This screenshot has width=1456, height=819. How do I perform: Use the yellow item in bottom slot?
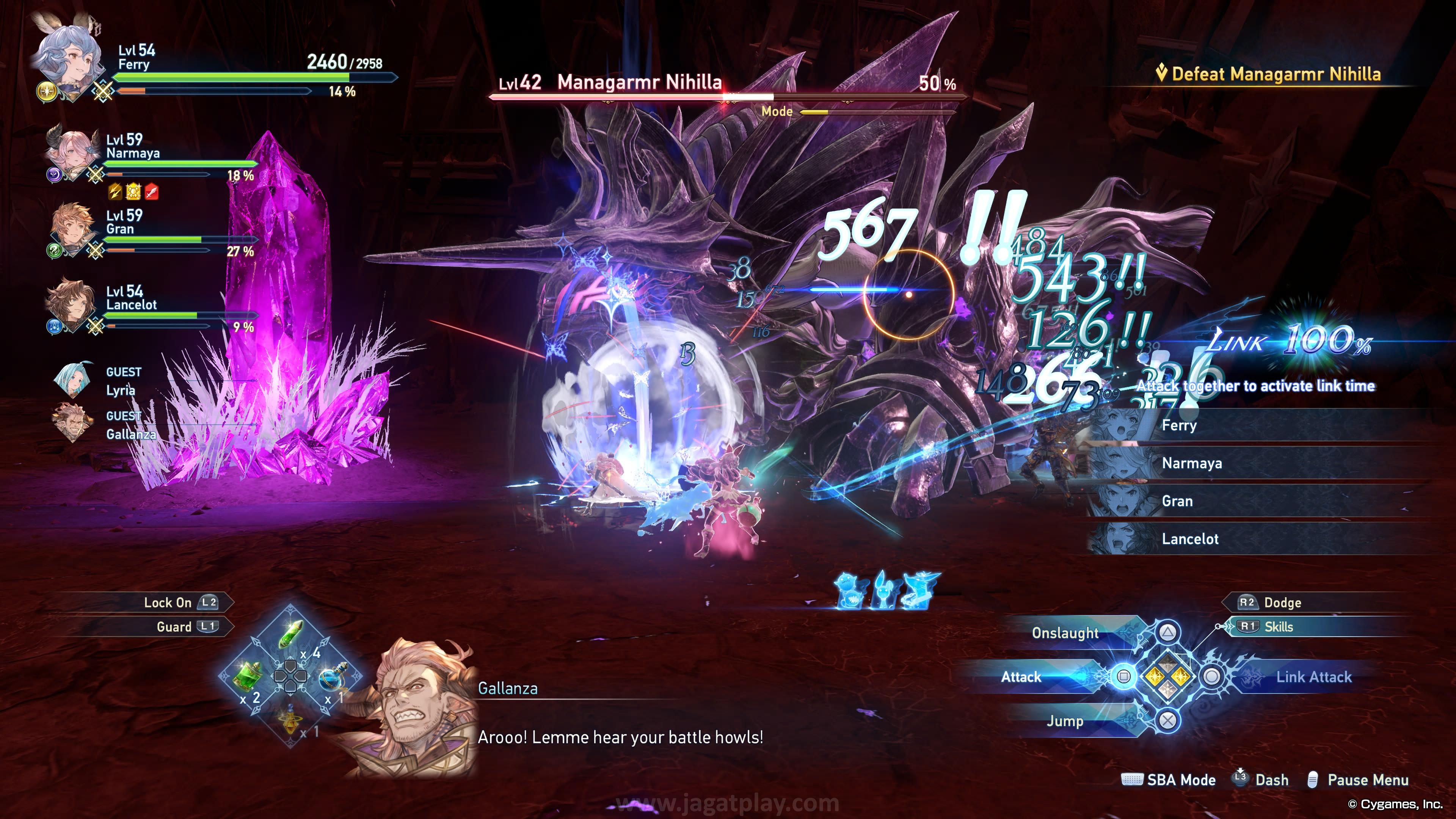click(290, 721)
